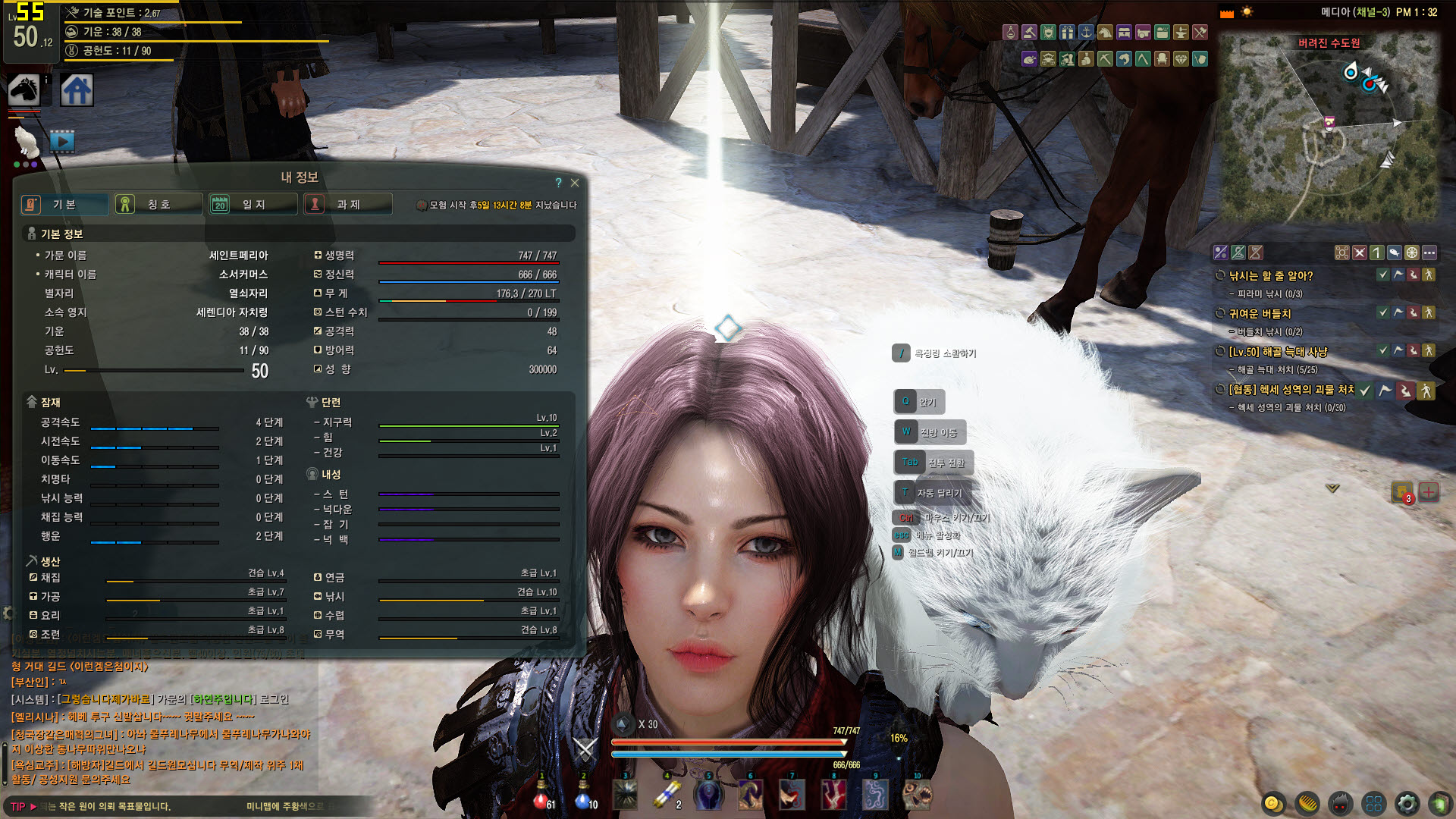Use the blue mana potion slot
This screenshot has width=1456, height=819.
pyautogui.click(x=583, y=795)
